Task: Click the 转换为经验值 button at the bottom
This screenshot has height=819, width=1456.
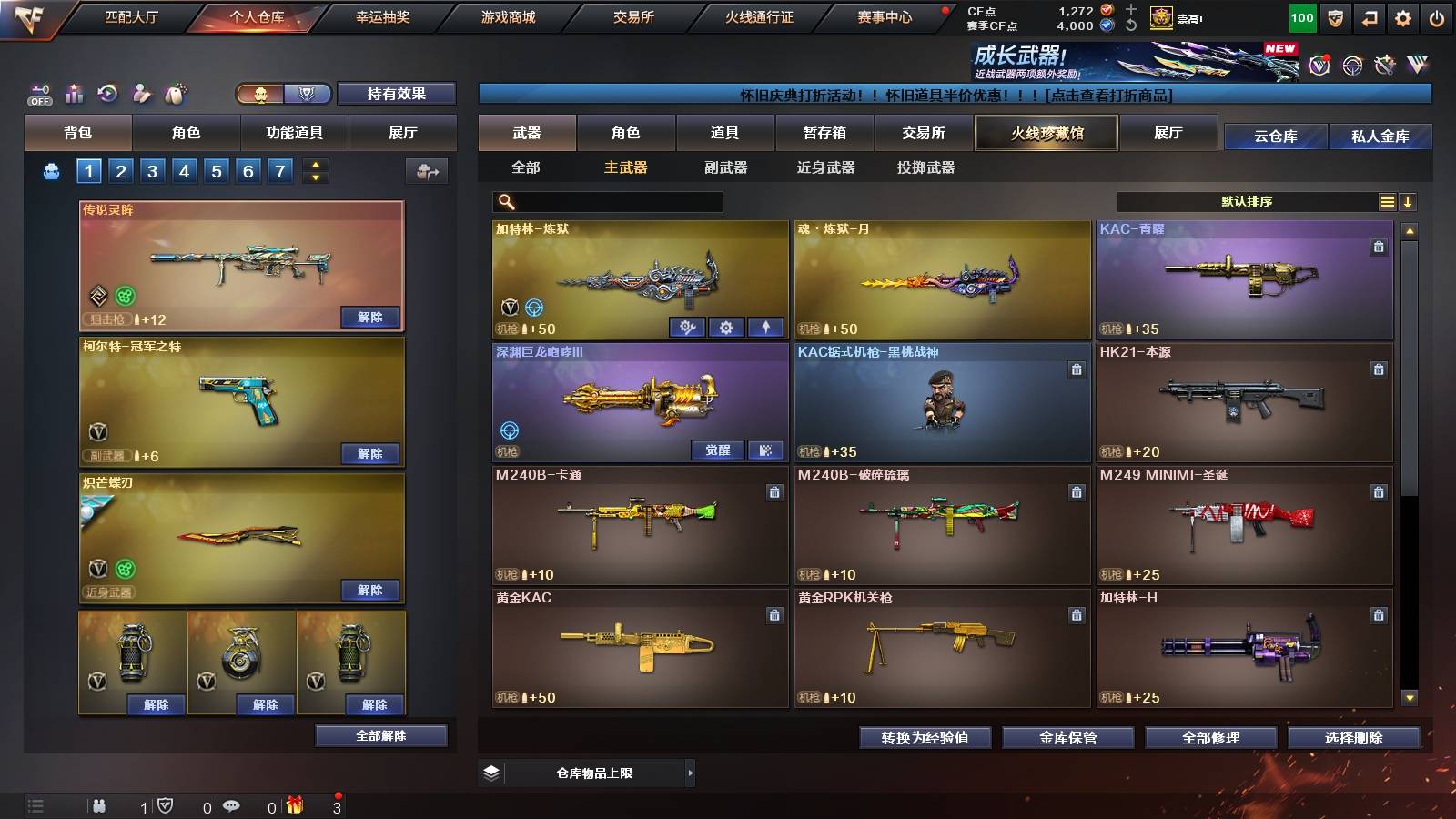Action: click(x=925, y=738)
